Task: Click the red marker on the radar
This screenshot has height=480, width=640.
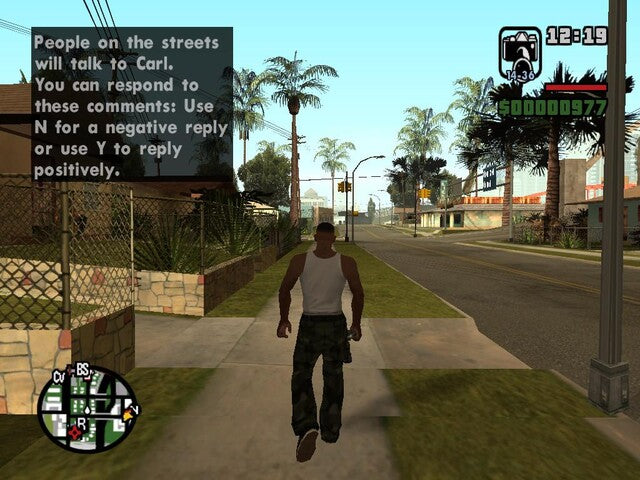Action: click(72, 434)
